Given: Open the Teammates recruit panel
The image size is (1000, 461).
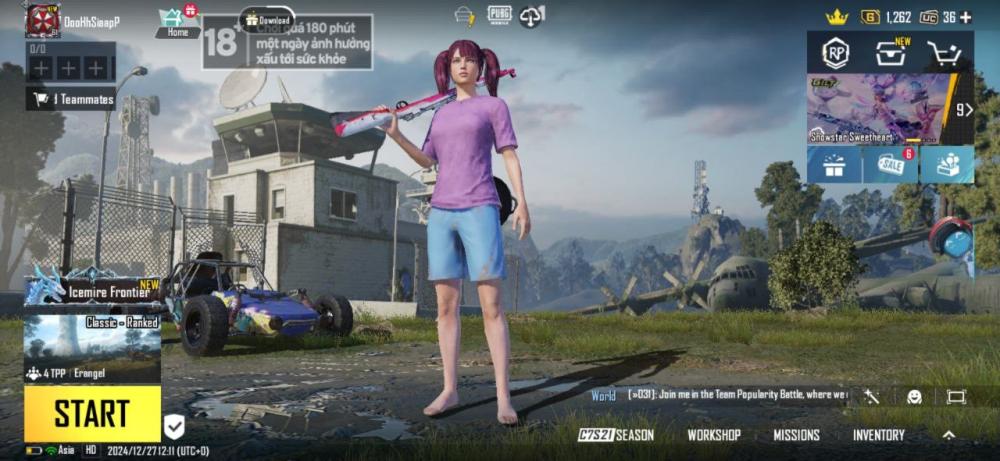Looking at the screenshot, I should pyautogui.click(x=70, y=99).
